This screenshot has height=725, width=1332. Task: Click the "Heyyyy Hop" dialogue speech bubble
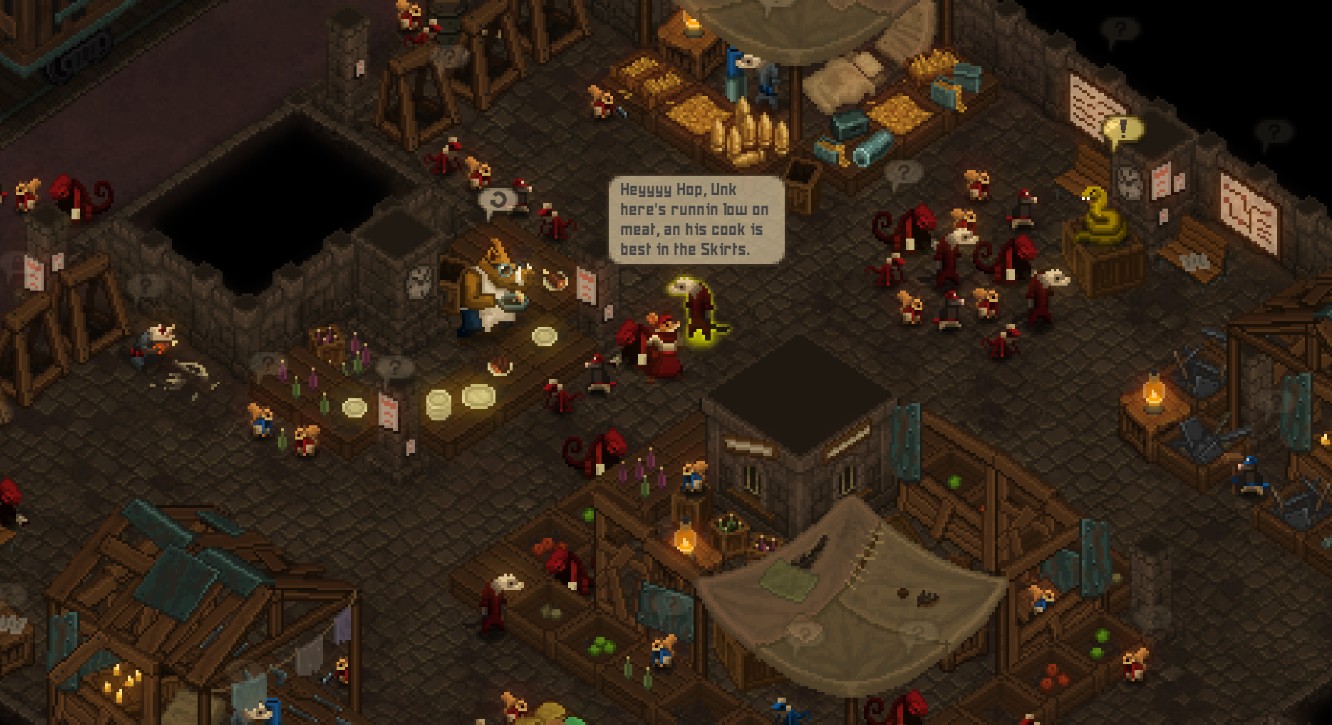click(697, 220)
